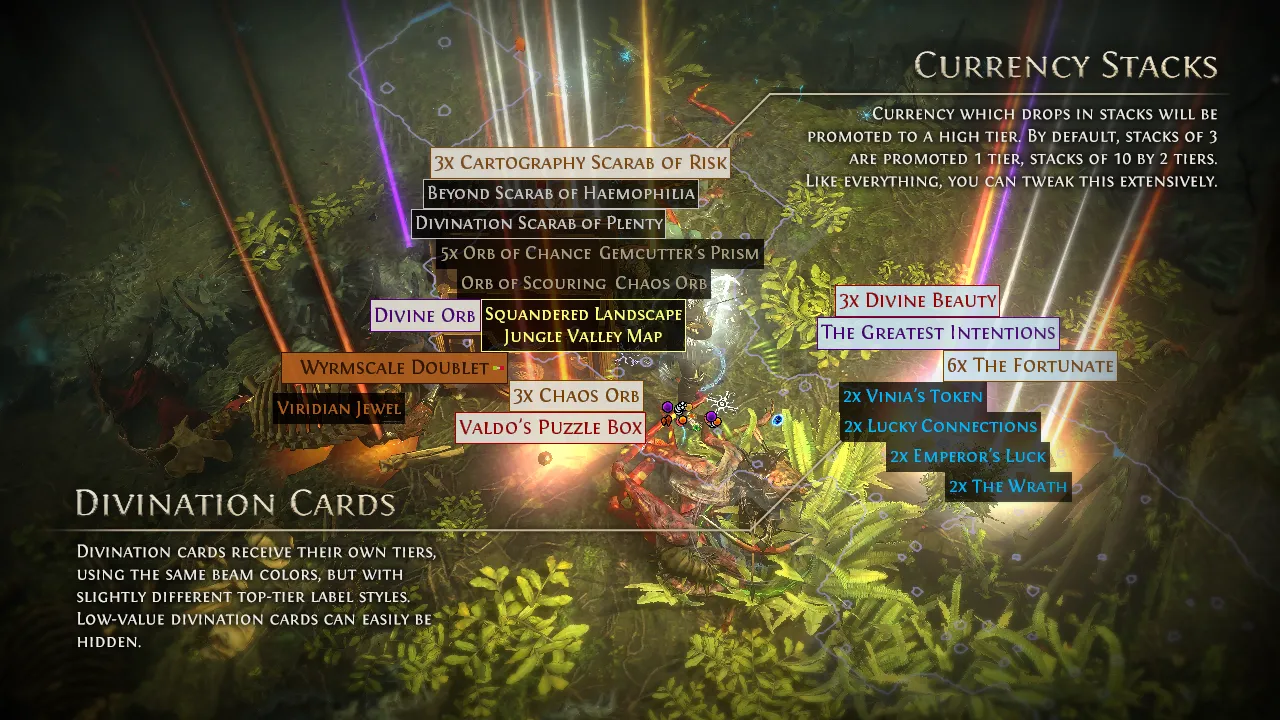Viewport: 1280px width, 720px height.
Task: Loot the Valdo's Puzzle Box label
Action: pyautogui.click(x=550, y=428)
